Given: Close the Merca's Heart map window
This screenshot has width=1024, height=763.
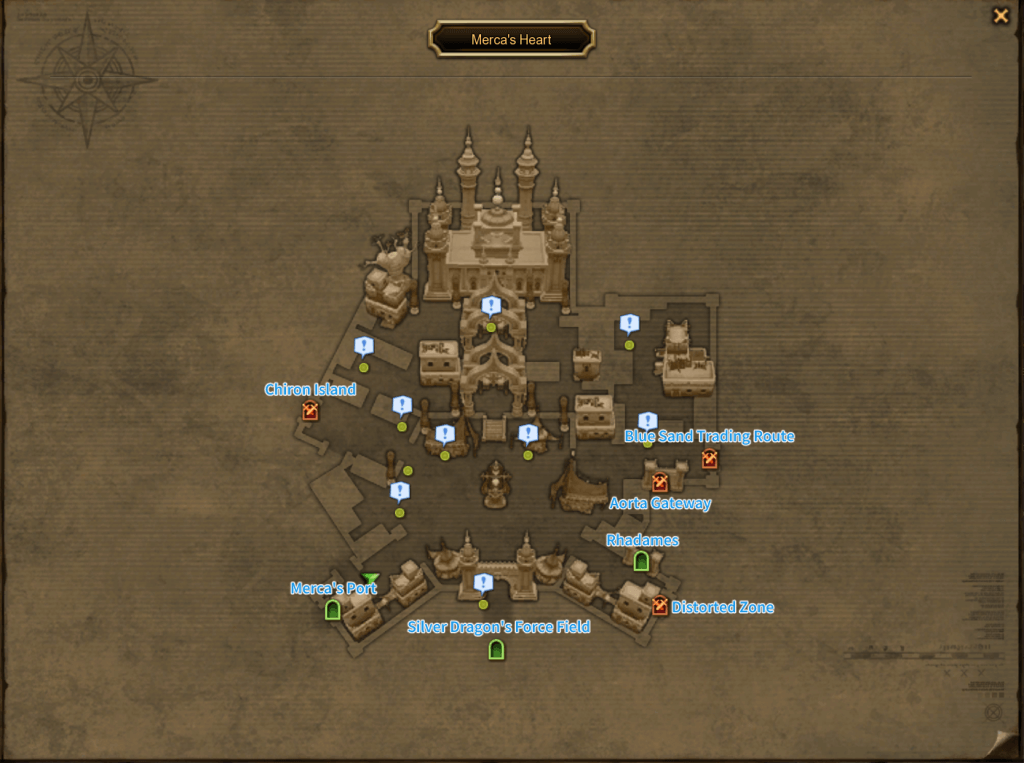Looking at the screenshot, I should (x=1000, y=16).
